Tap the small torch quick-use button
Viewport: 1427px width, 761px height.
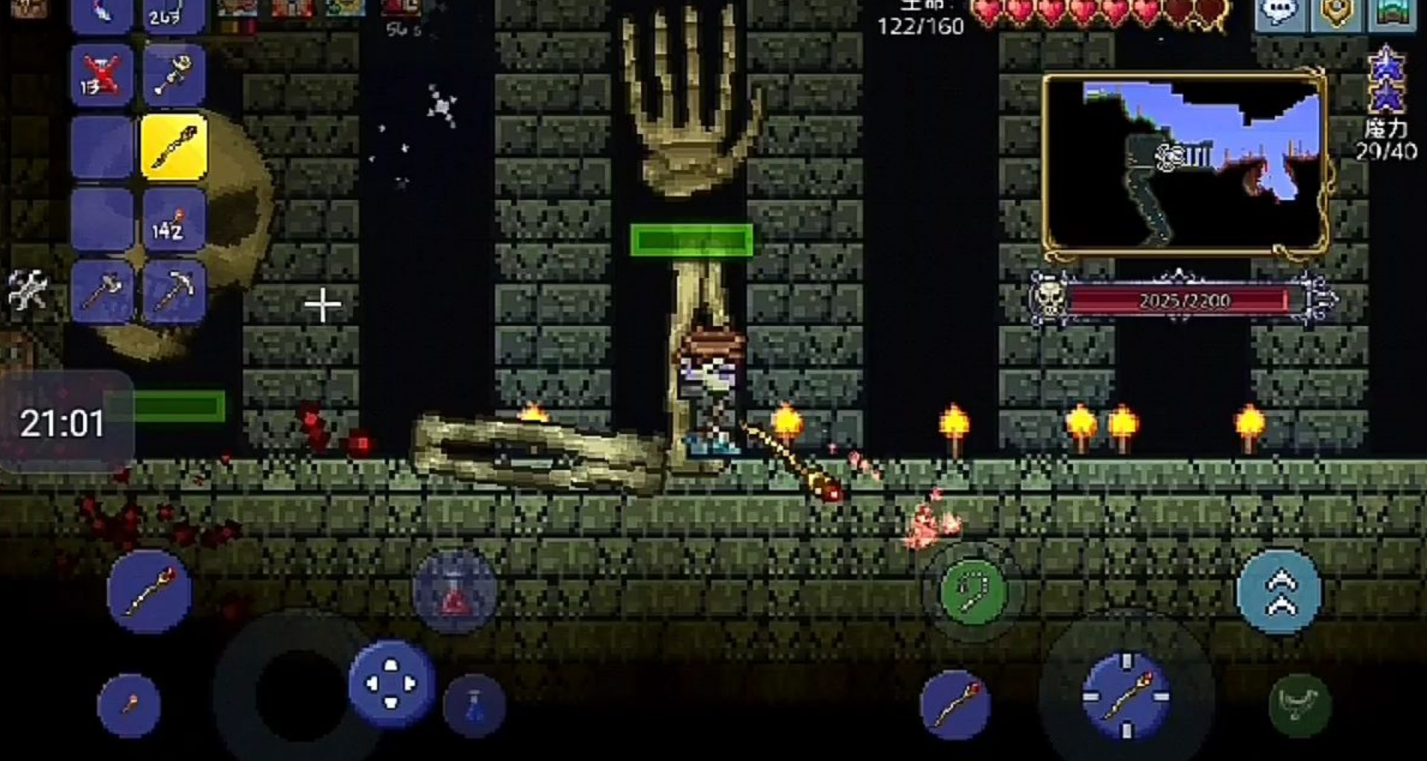click(x=129, y=705)
